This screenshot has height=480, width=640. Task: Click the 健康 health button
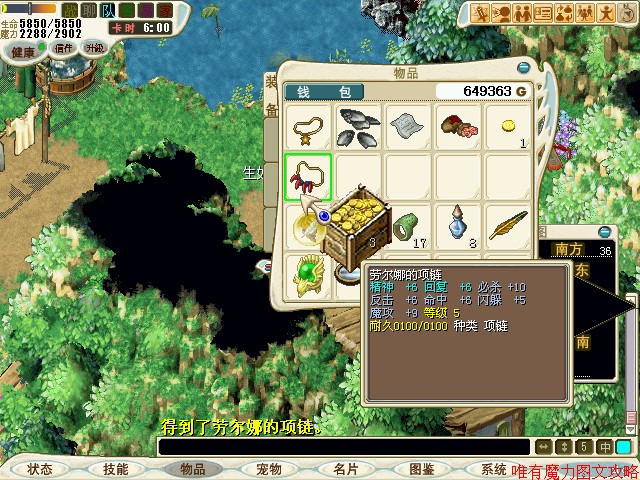click(x=23, y=50)
